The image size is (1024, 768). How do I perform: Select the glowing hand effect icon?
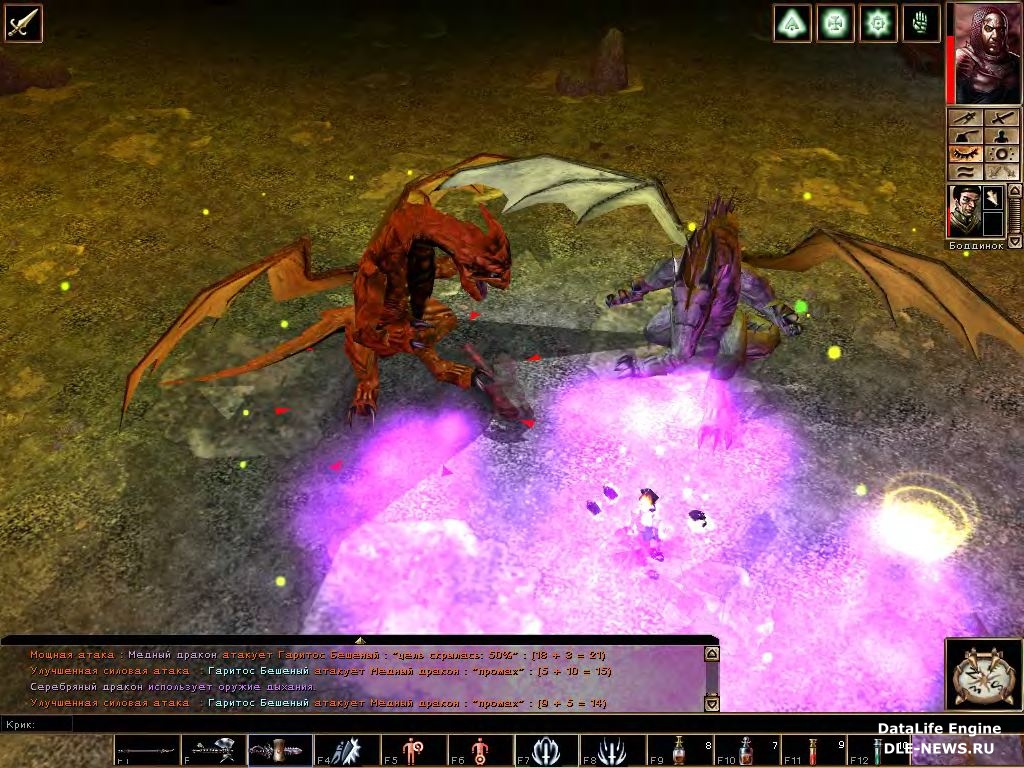click(921, 23)
